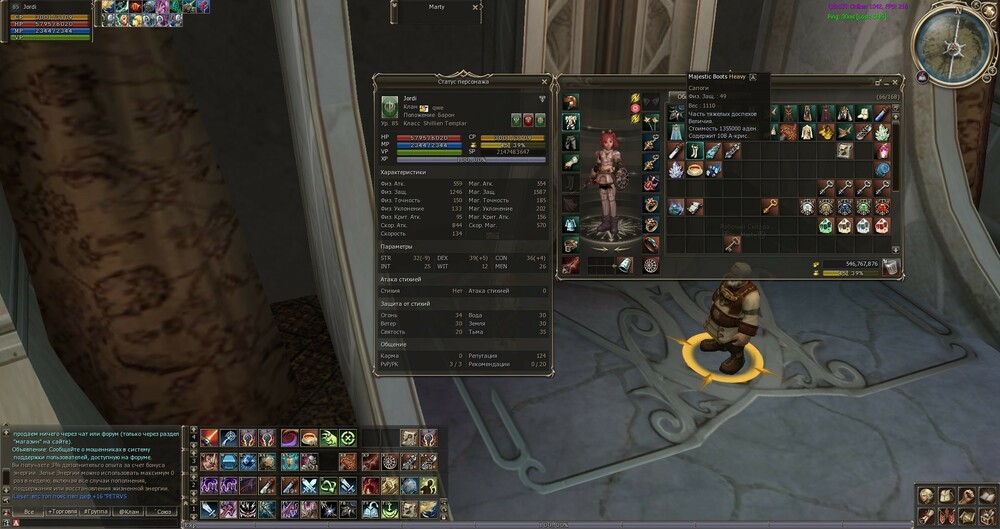
Task: Activate the red-purple swirl hotbar skill
Action: tap(289, 438)
